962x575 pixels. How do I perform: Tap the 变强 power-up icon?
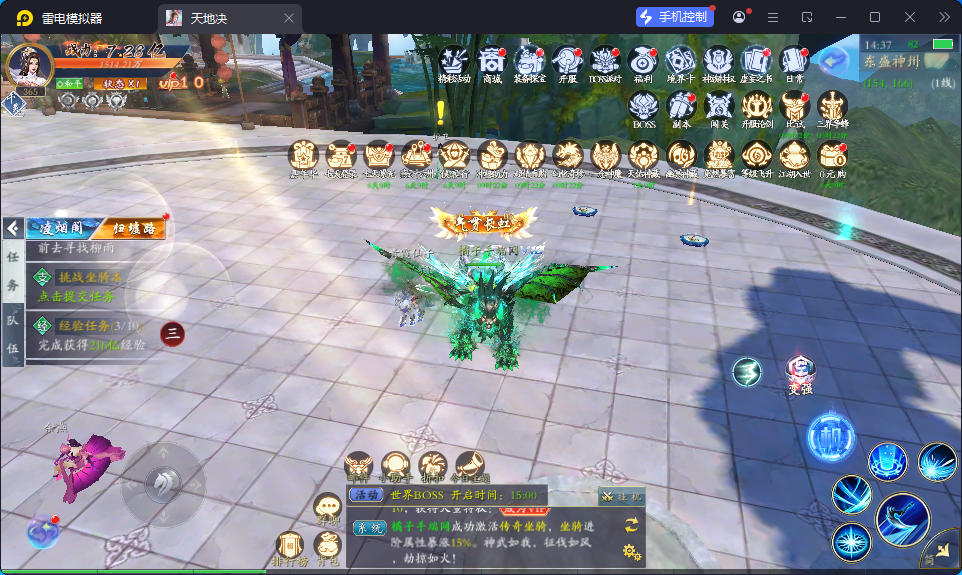pyautogui.click(x=800, y=372)
